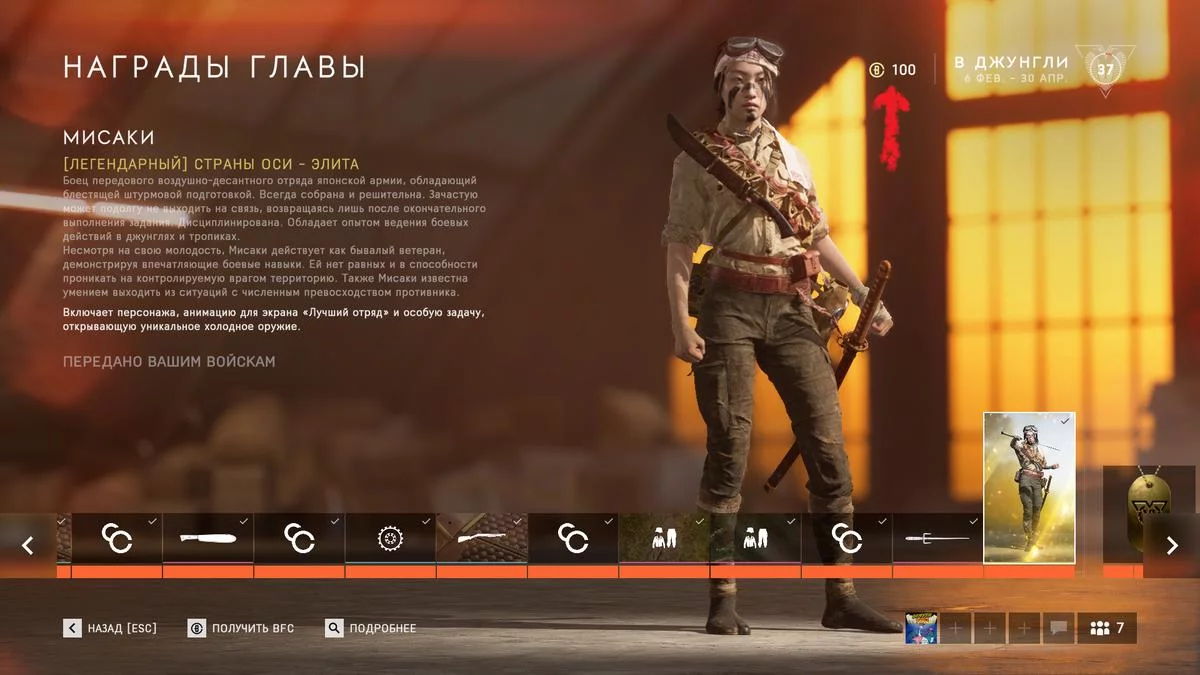Viewport: 1200px width, 675px height.
Task: Show previous chapter rewards with left arrow
Action: [28, 545]
